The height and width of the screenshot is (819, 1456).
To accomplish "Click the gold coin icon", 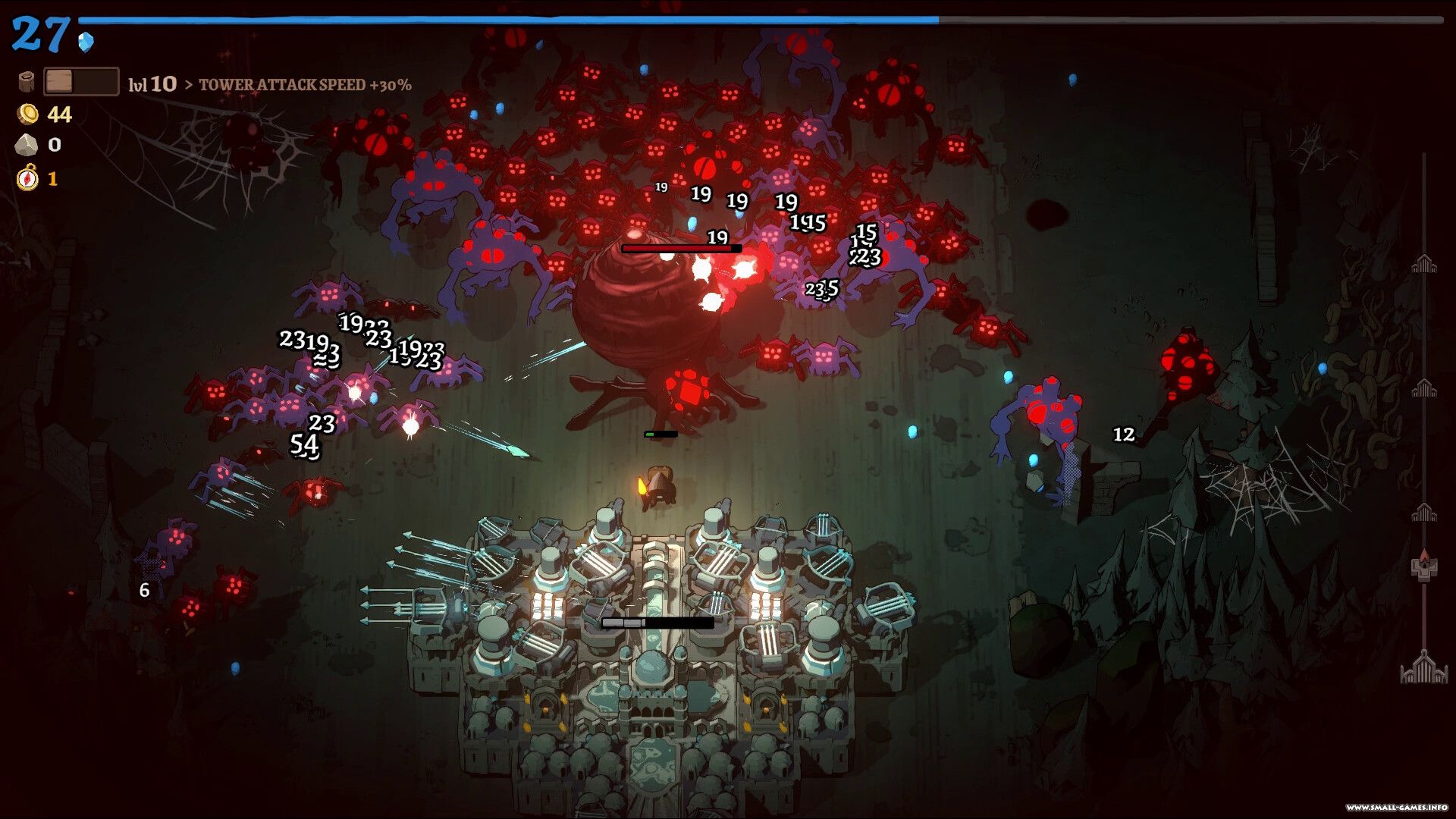I will coord(28,114).
